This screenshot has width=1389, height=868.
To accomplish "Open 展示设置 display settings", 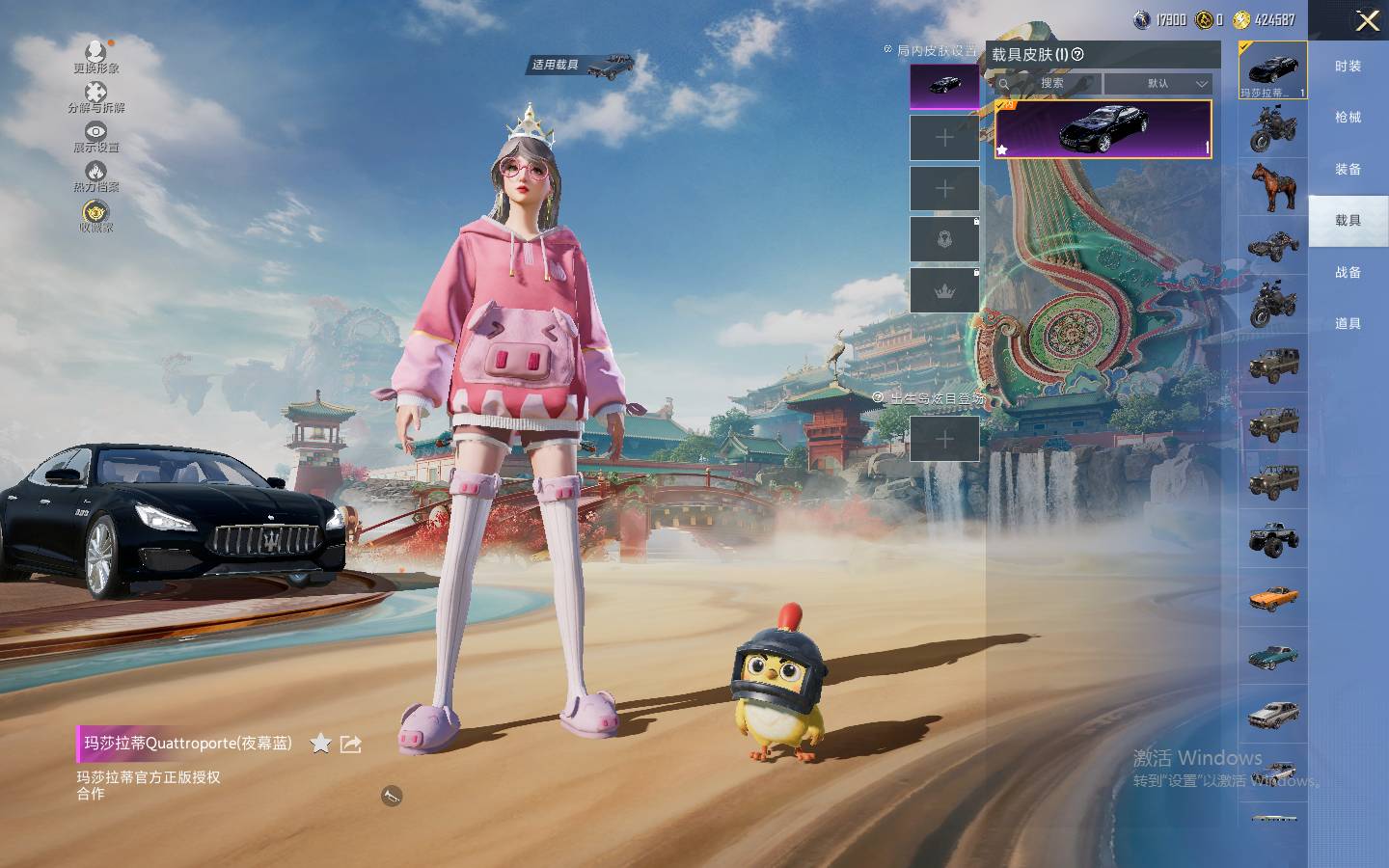I will point(95,136).
